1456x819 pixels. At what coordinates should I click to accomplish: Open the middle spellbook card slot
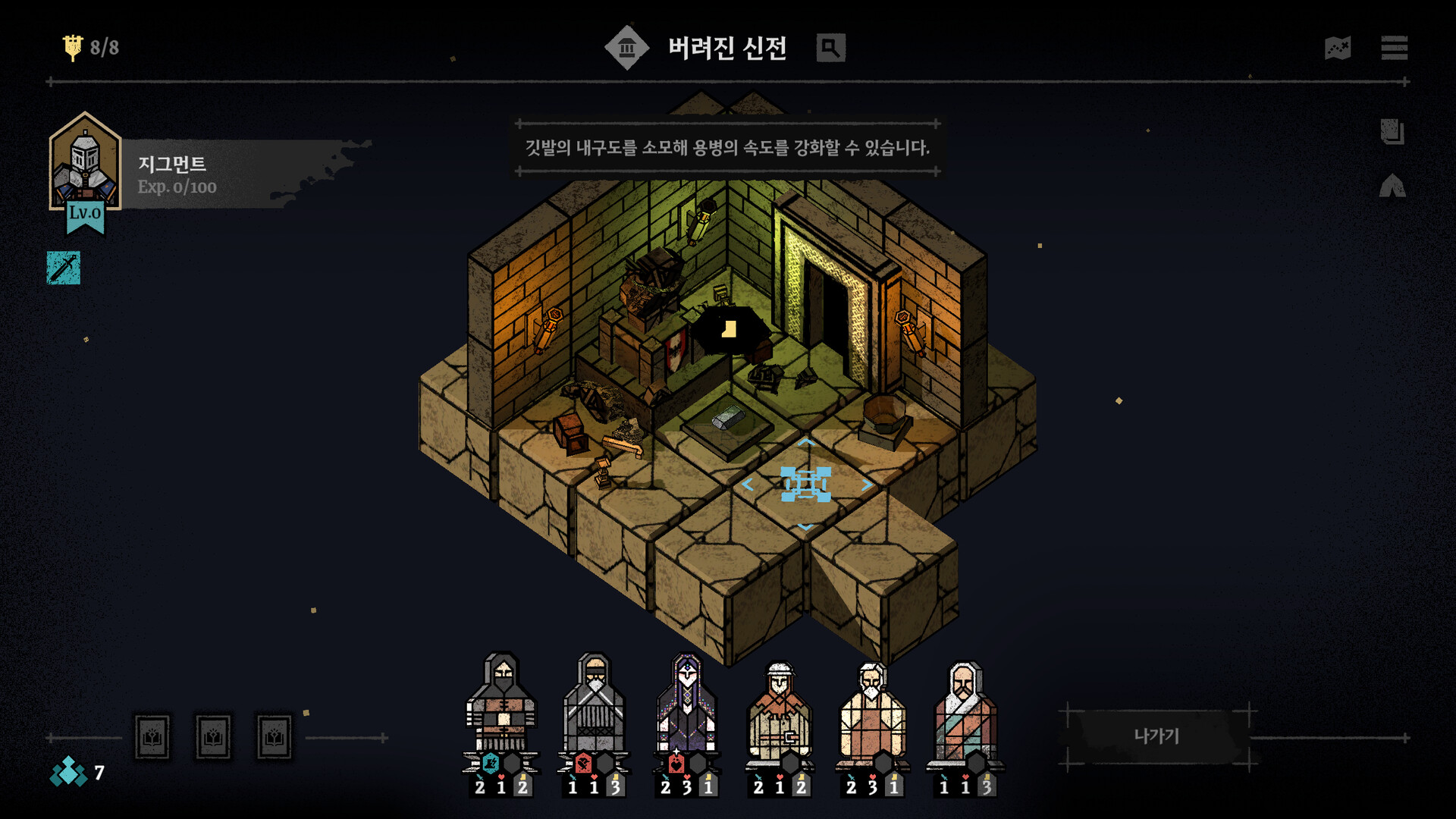pos(214,738)
